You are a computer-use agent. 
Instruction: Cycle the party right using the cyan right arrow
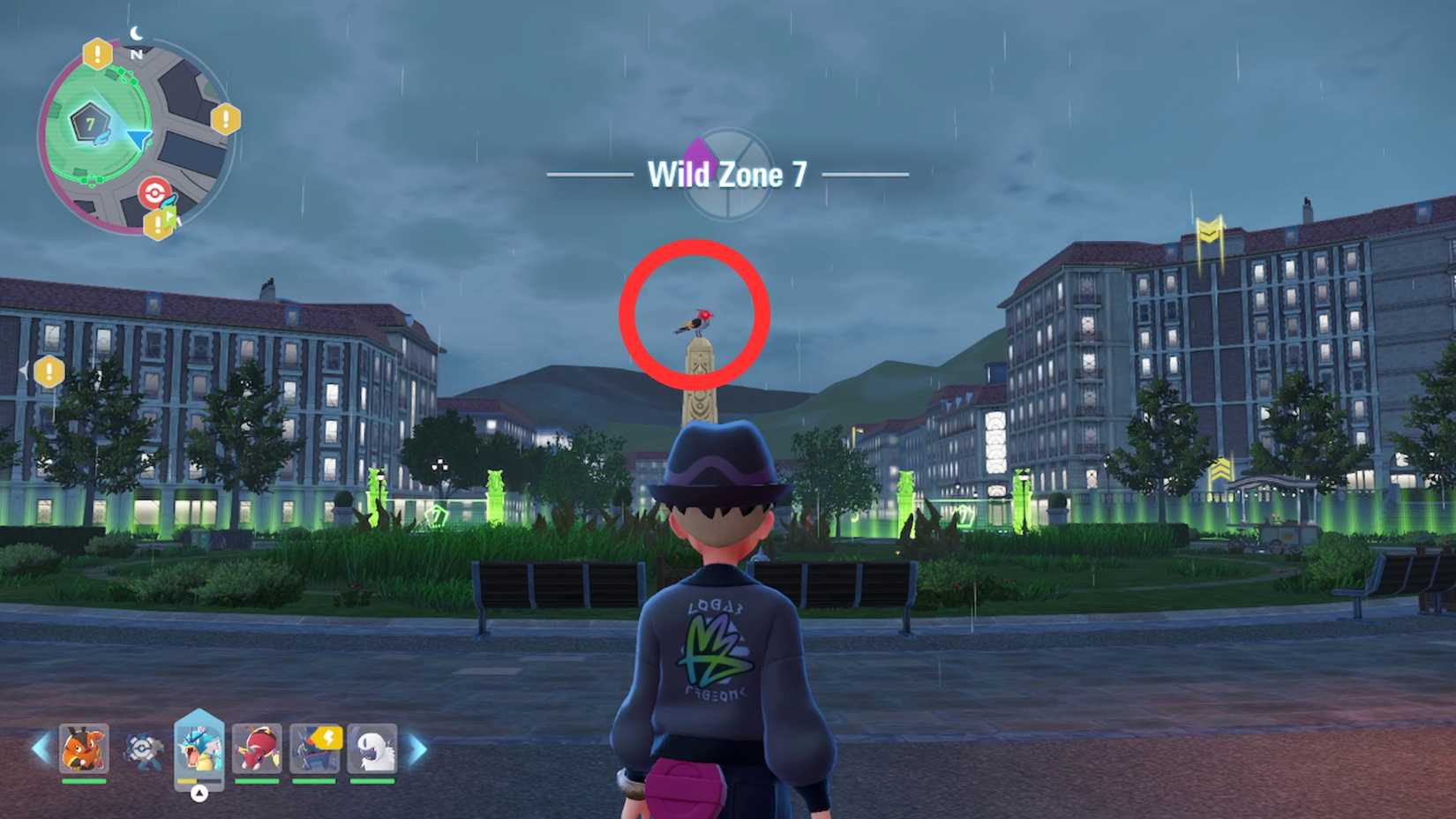418,747
